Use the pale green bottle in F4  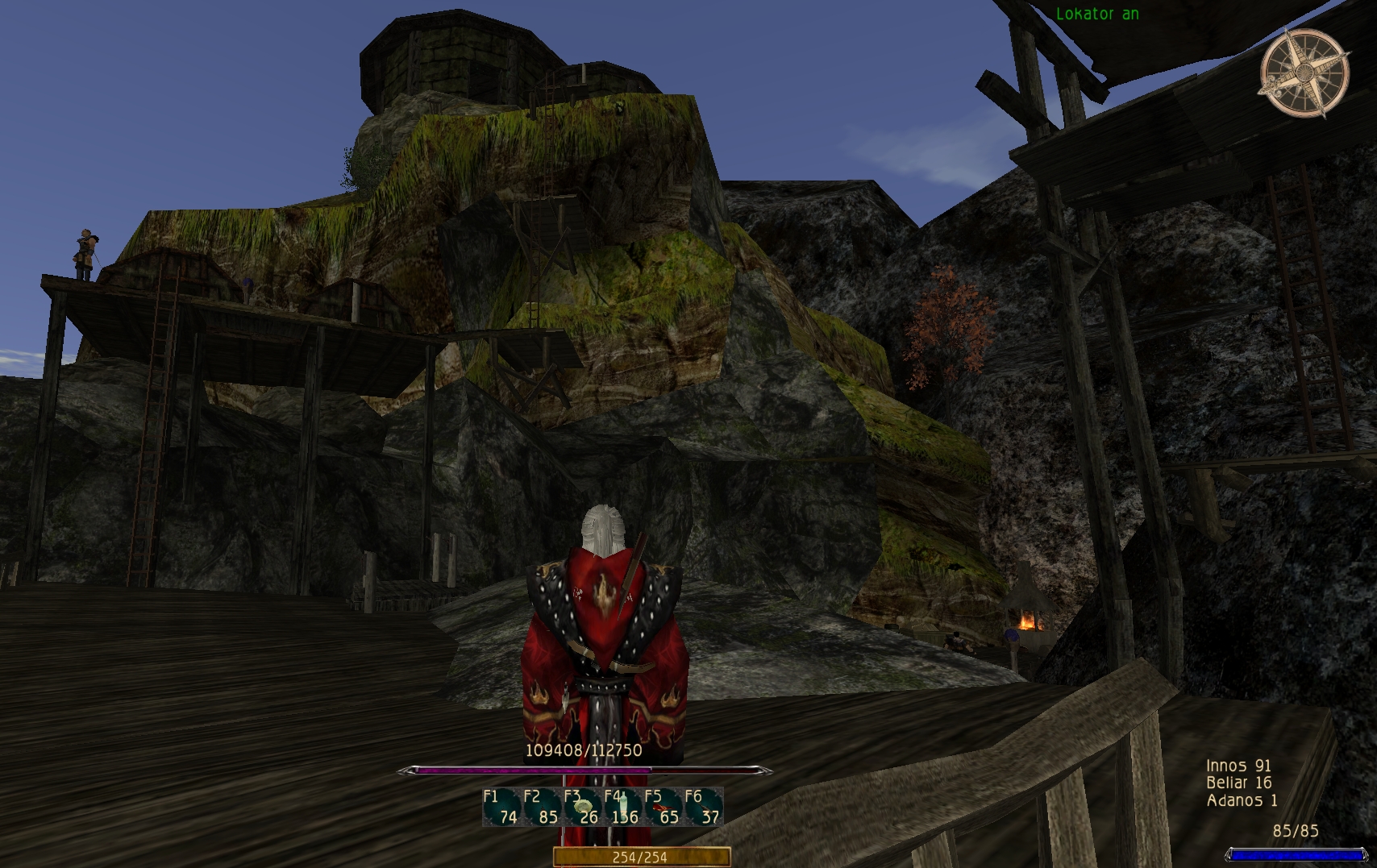pos(622,807)
